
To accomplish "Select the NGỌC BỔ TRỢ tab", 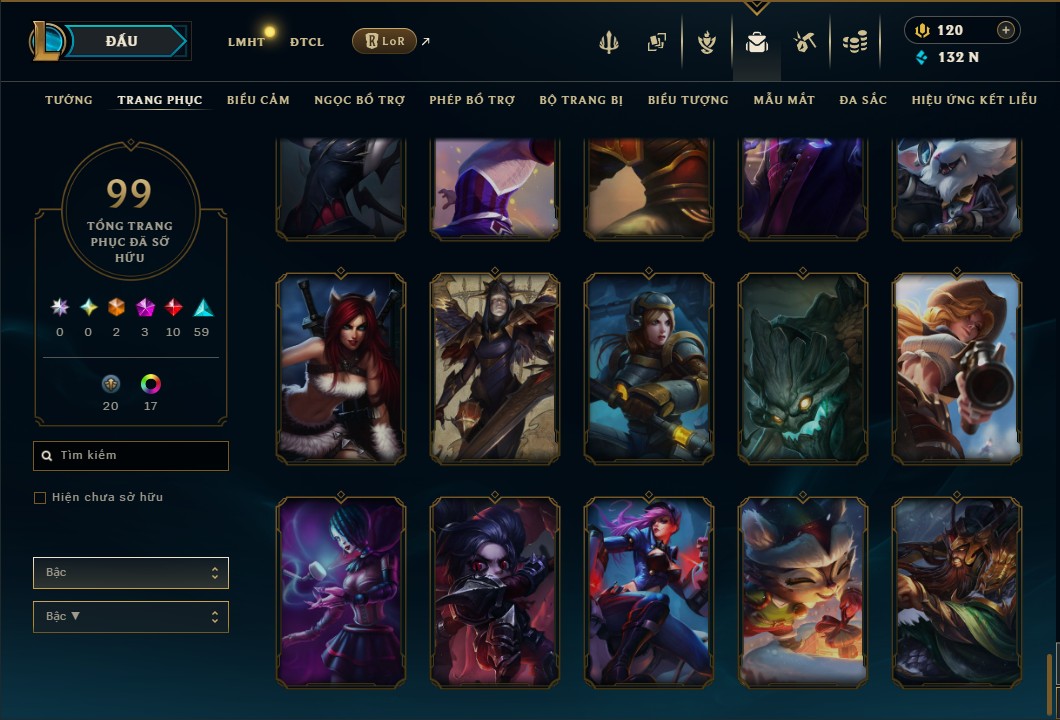I will tap(359, 100).
